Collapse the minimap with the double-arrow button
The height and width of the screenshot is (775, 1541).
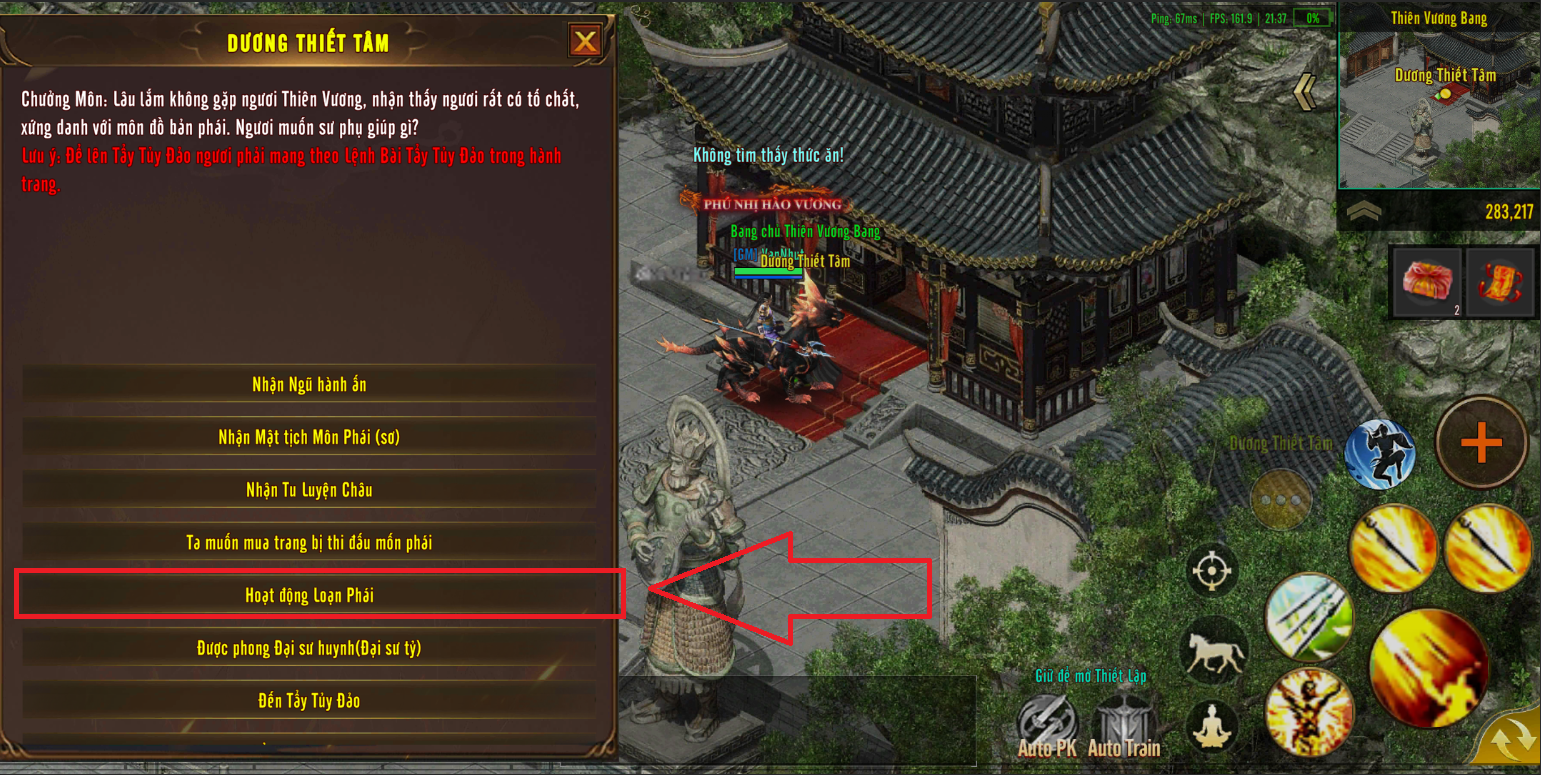[1305, 92]
